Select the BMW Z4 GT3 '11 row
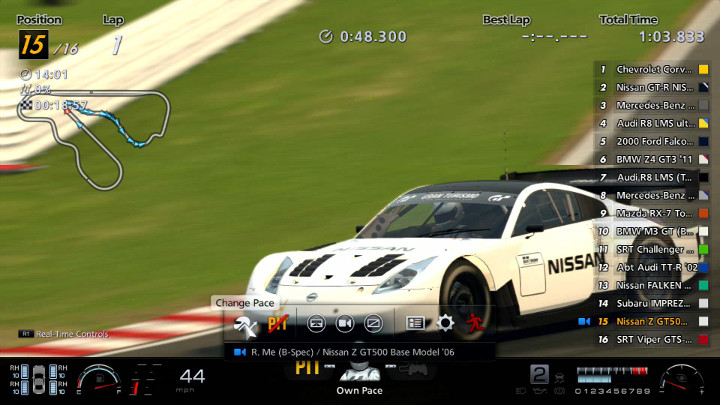This screenshot has width=720, height=405. (654, 160)
